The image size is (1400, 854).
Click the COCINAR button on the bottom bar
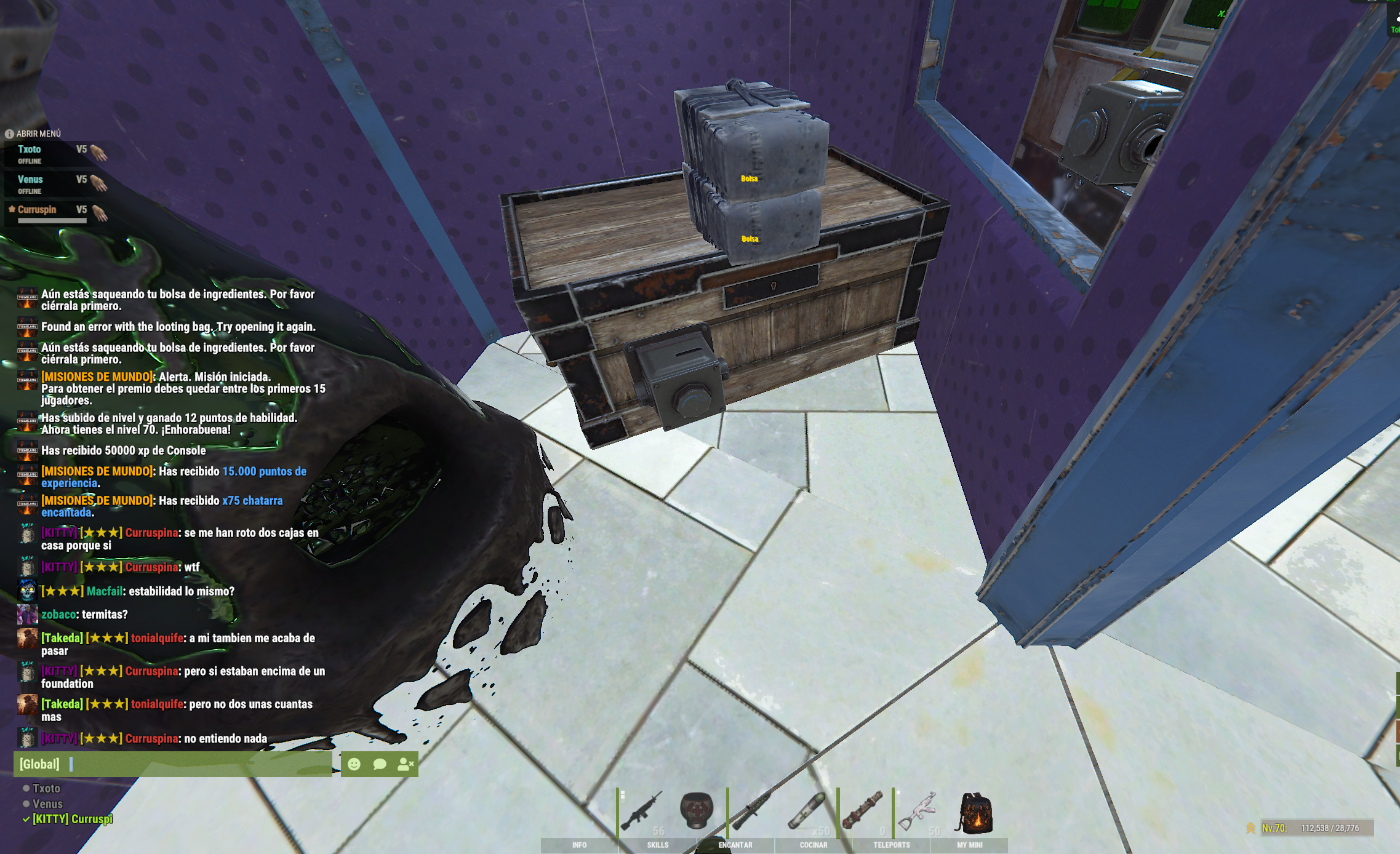click(x=814, y=845)
